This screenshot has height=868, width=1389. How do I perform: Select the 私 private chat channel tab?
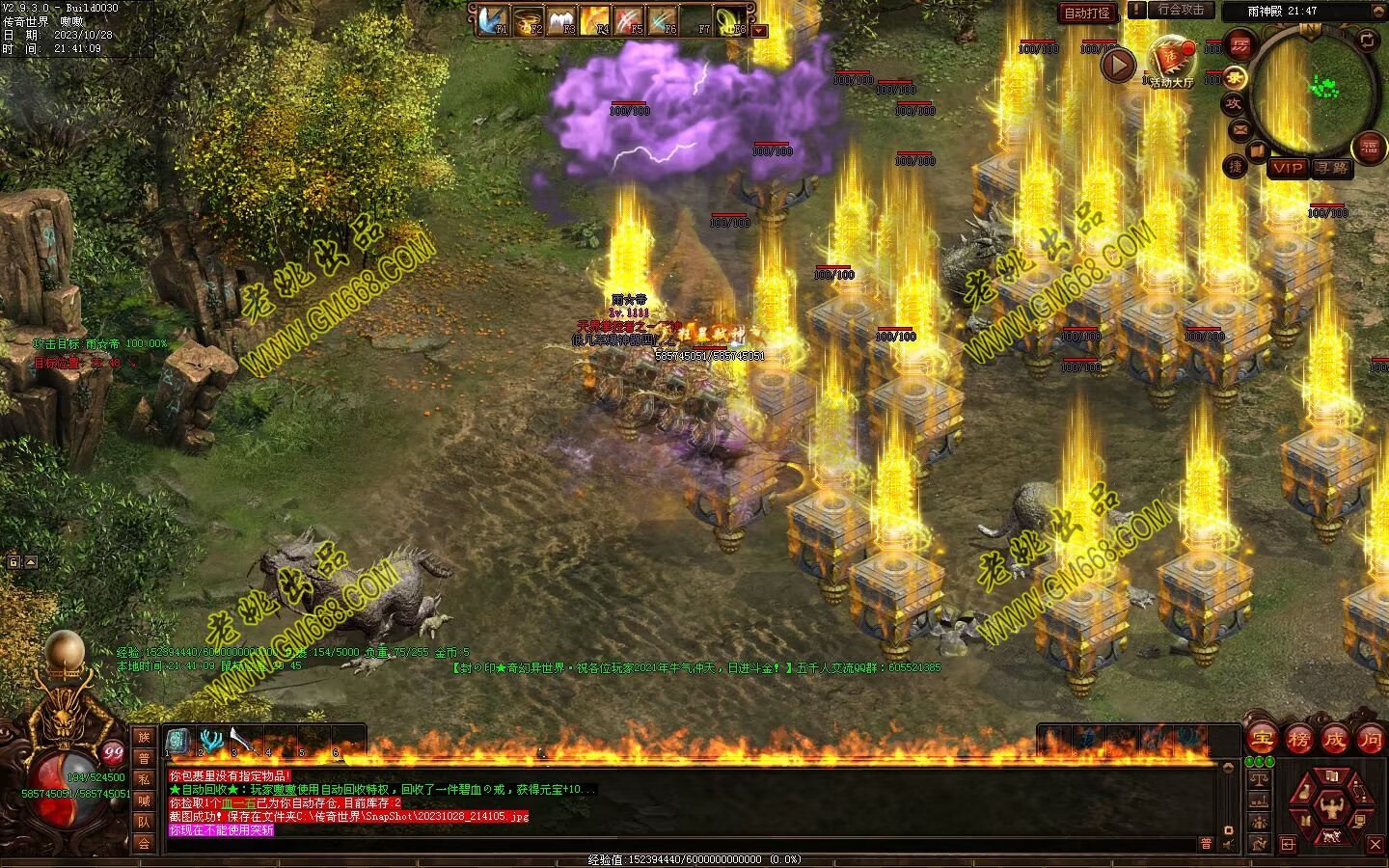[x=144, y=778]
